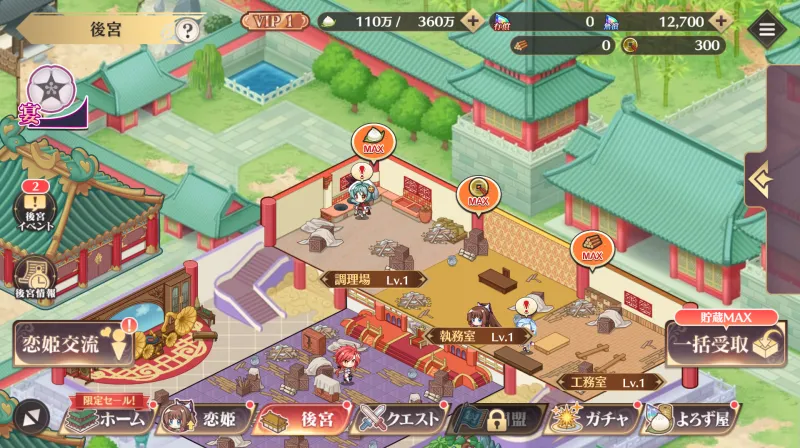Image resolution: width=800 pixels, height=448 pixels.
Task: Open the help question mark beside 後宮
Action: pyautogui.click(x=187, y=30)
